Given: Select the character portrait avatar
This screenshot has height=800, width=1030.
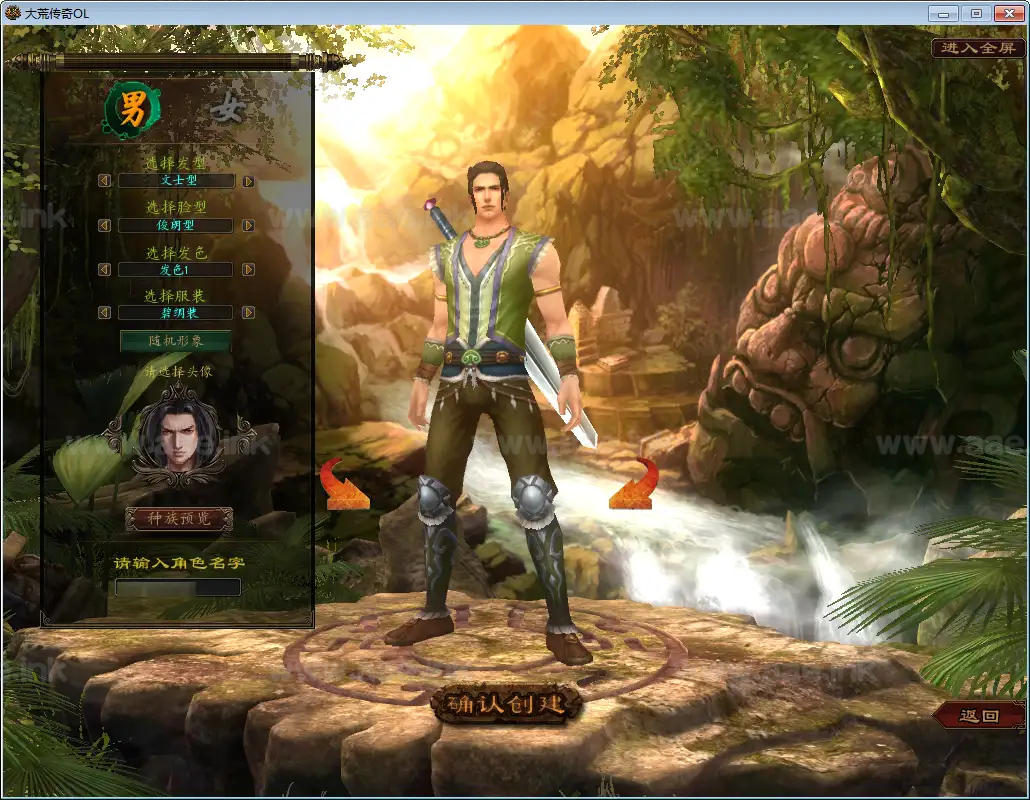Looking at the screenshot, I should (179, 435).
